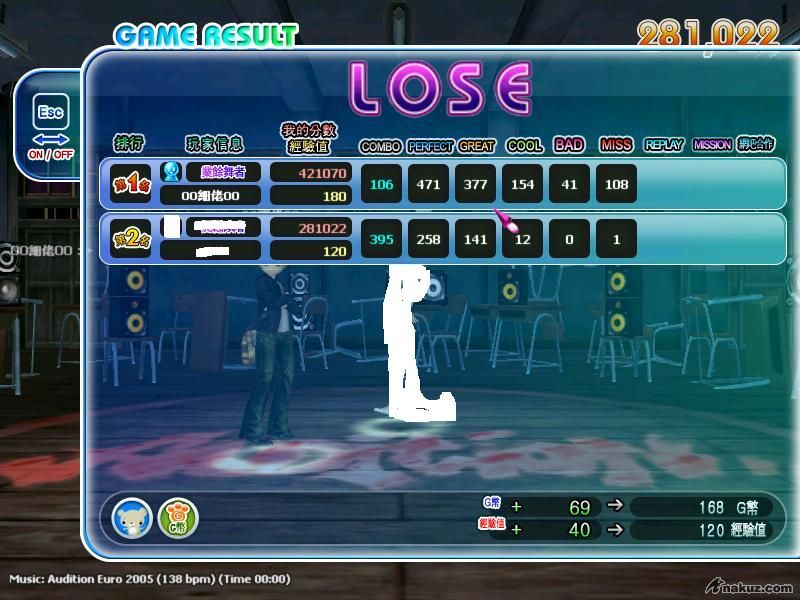Click the first-place player's blue avatar icon

pos(171,172)
